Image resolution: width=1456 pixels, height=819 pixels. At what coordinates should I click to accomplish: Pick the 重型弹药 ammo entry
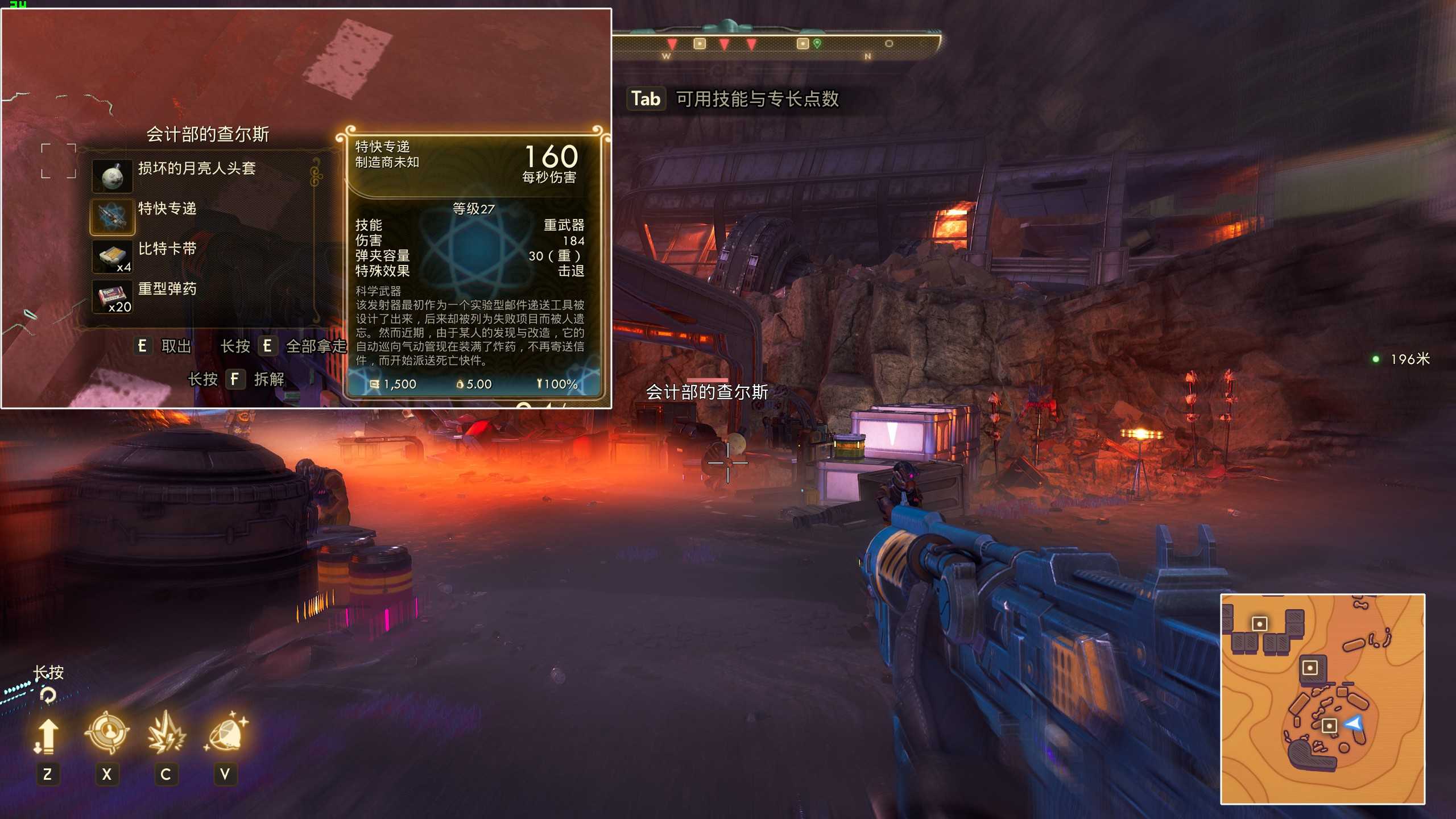pos(167,289)
